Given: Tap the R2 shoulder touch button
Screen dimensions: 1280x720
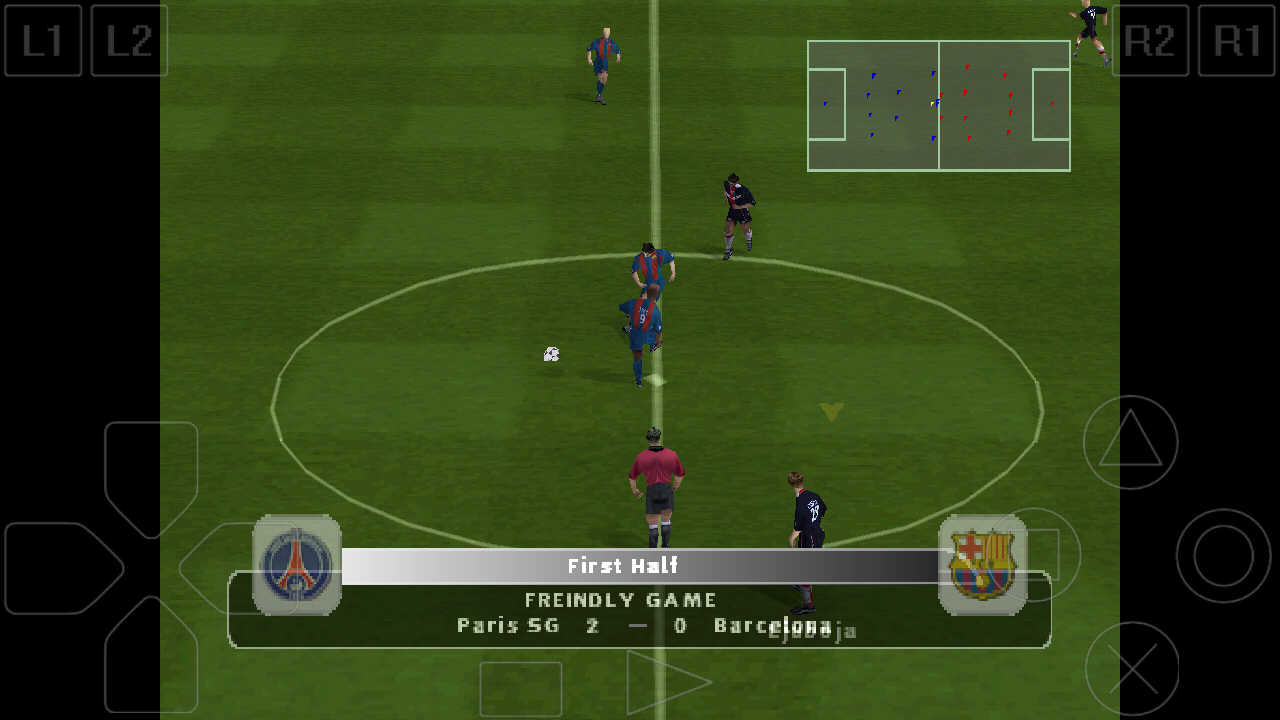Looking at the screenshot, I should tap(1150, 41).
